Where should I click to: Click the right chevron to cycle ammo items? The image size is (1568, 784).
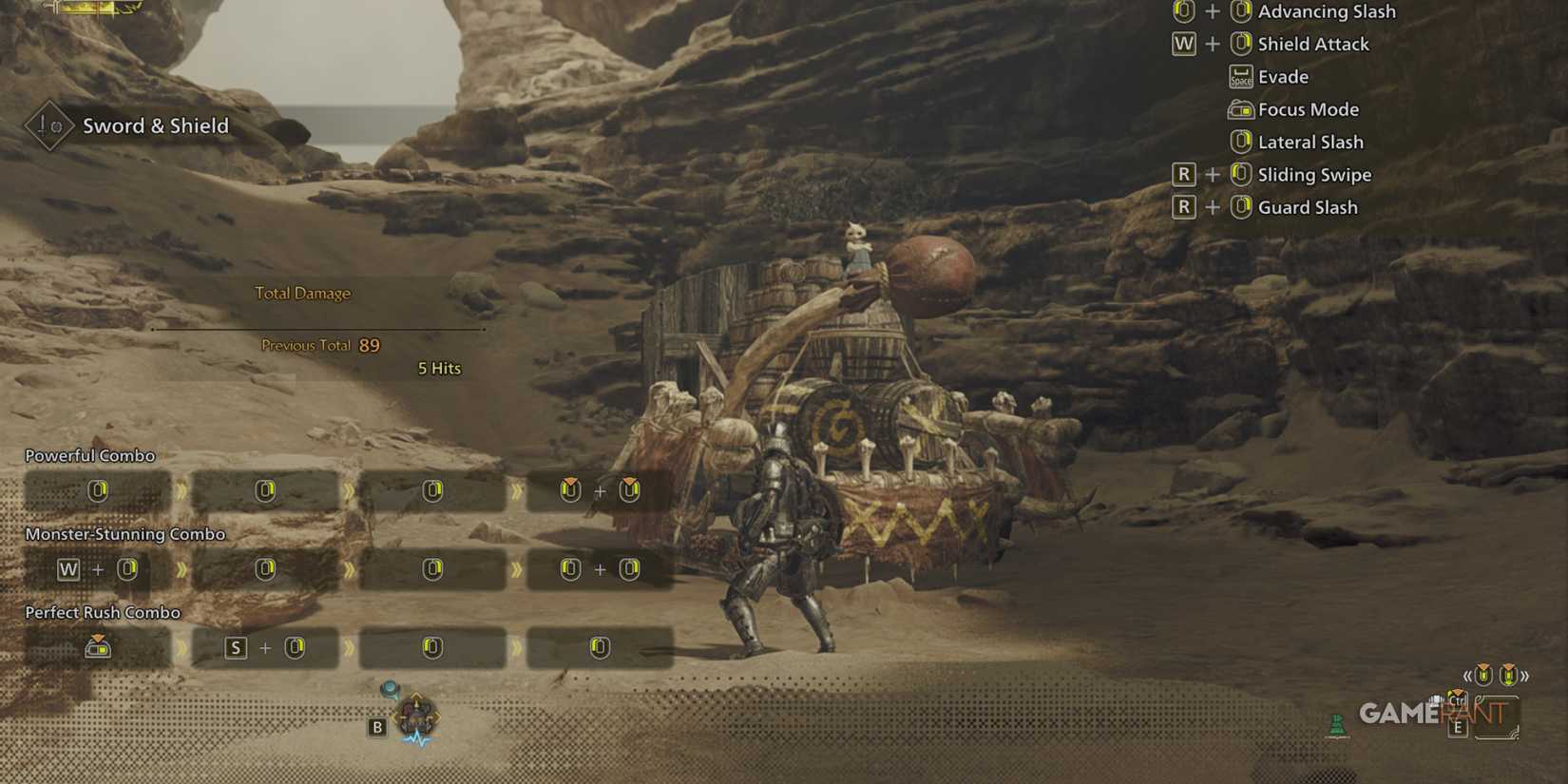(x=1525, y=676)
